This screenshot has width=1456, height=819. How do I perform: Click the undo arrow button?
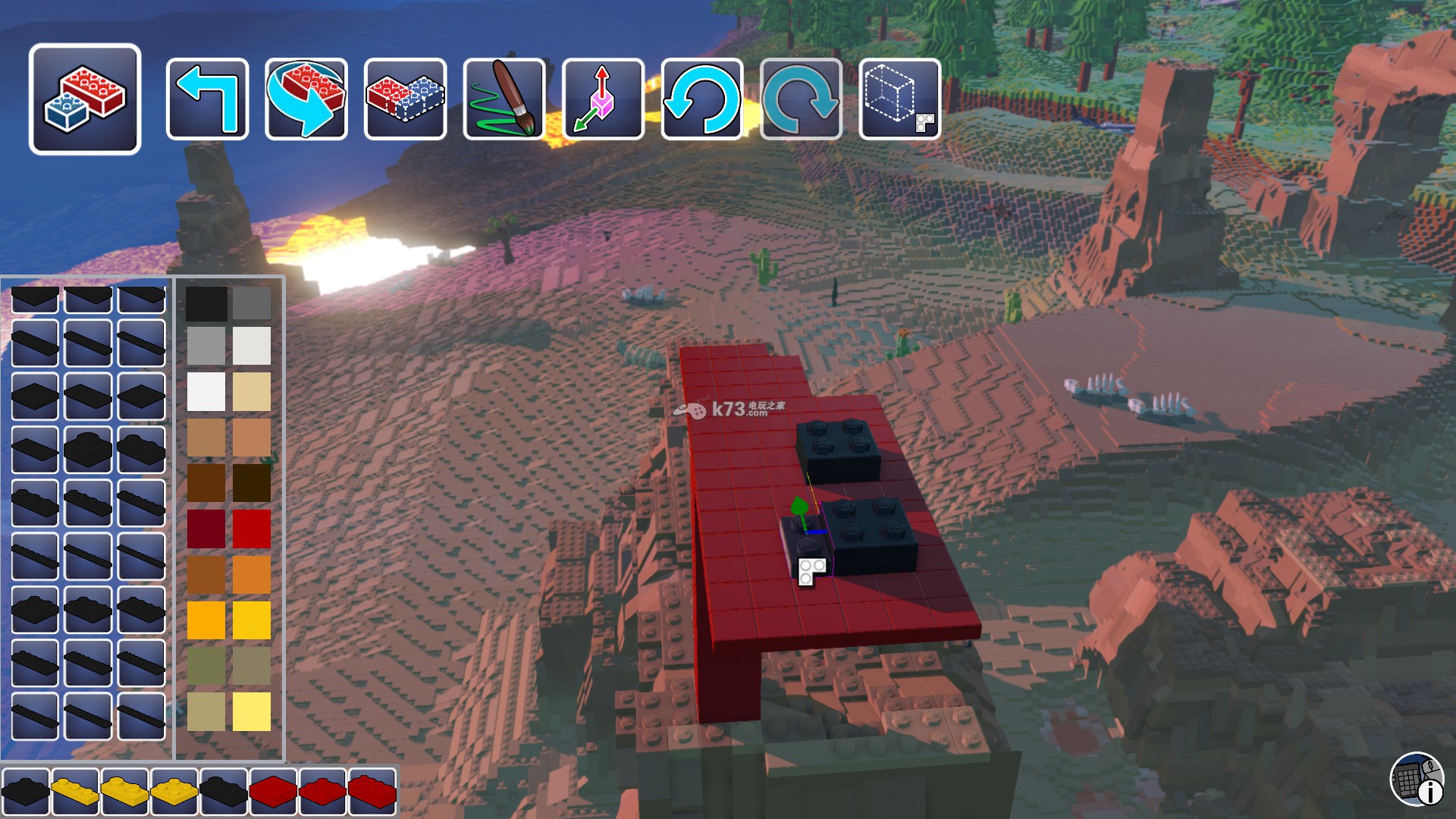(702, 99)
